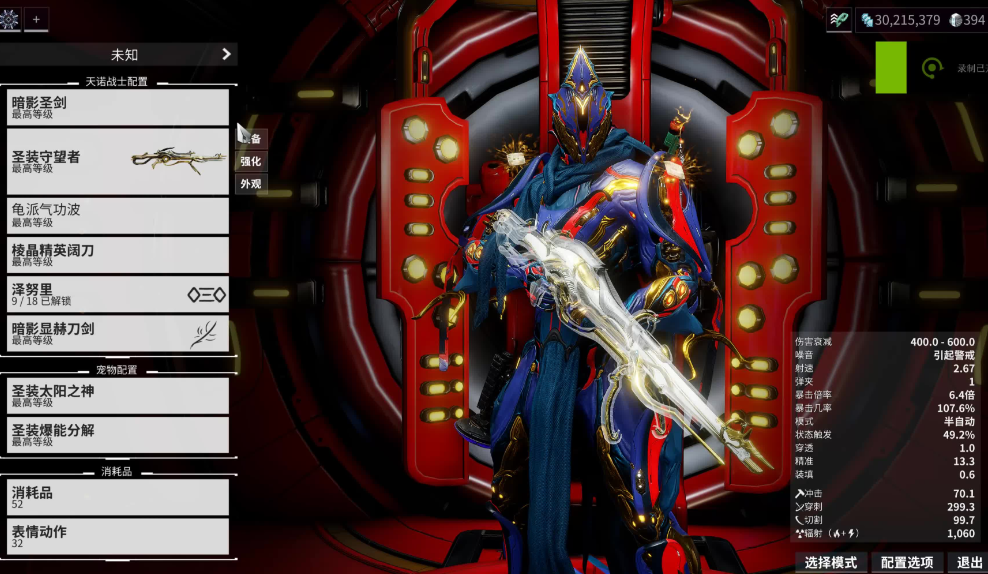The height and width of the screenshot is (574, 988).
Task: Open 配置选项 loadout options
Action: coord(907,563)
